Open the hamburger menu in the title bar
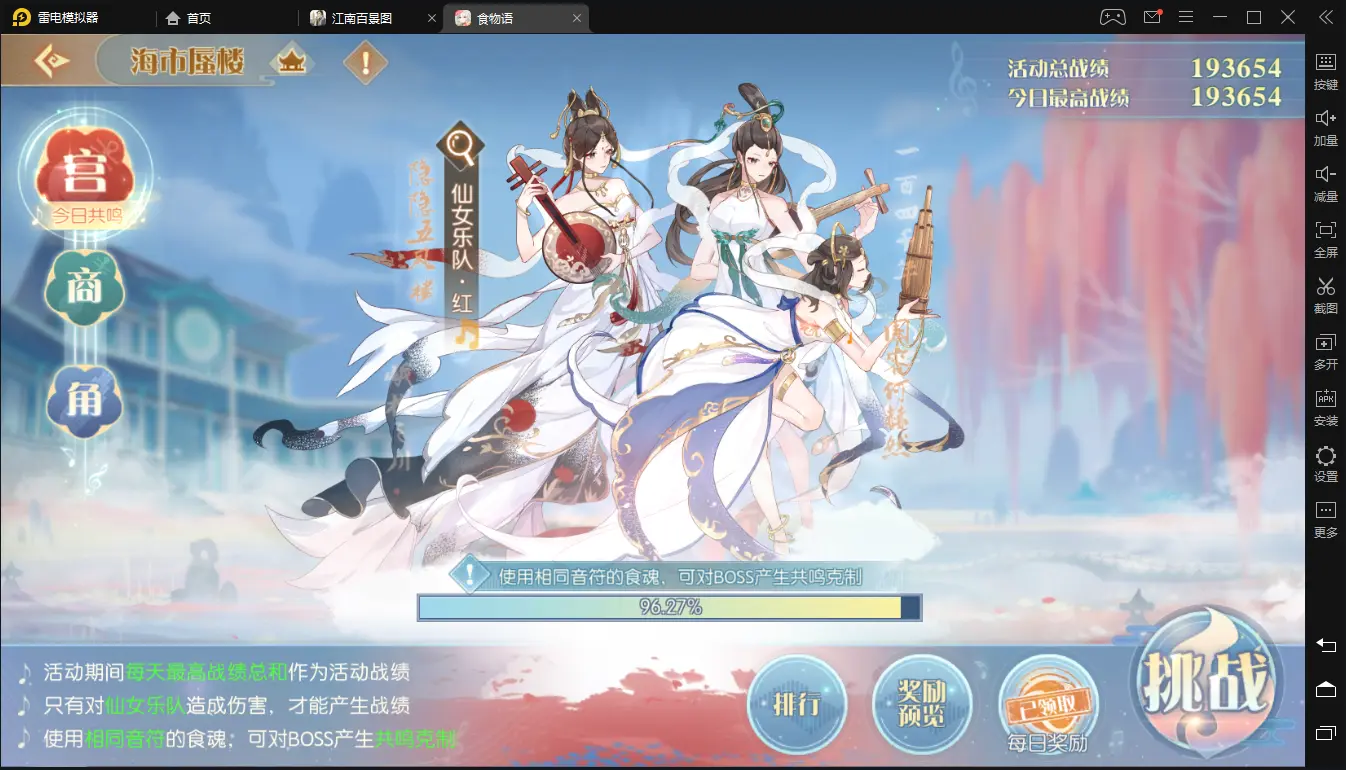Image resolution: width=1346 pixels, height=770 pixels. [x=1186, y=17]
